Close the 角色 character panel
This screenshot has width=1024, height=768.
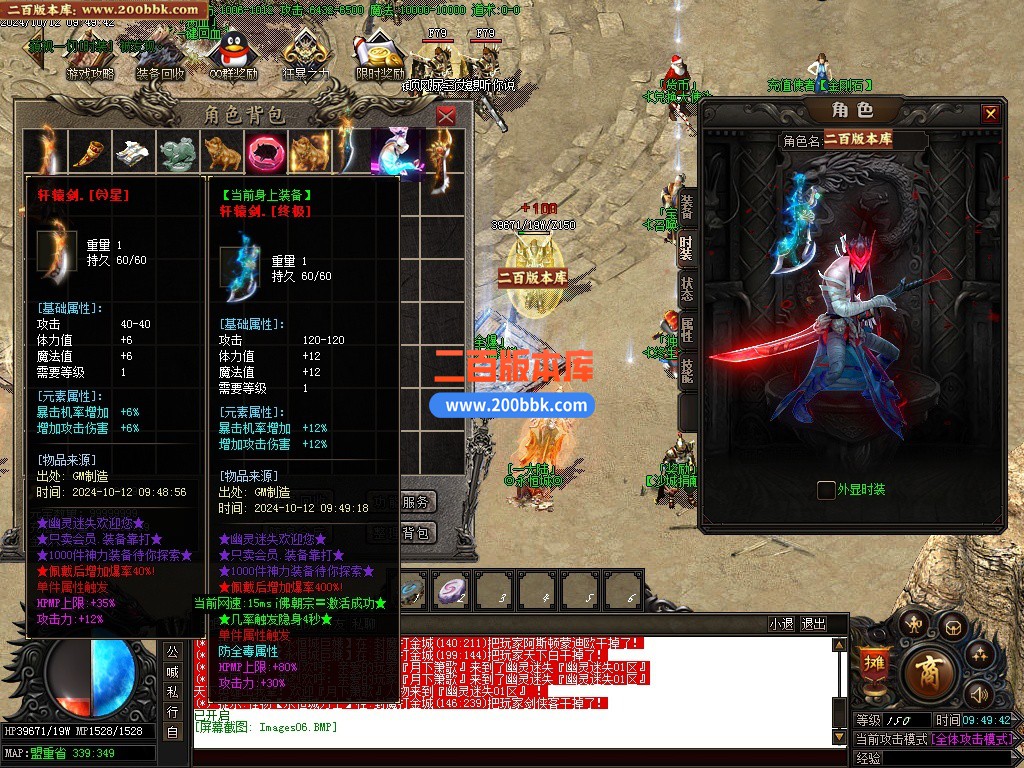990,114
